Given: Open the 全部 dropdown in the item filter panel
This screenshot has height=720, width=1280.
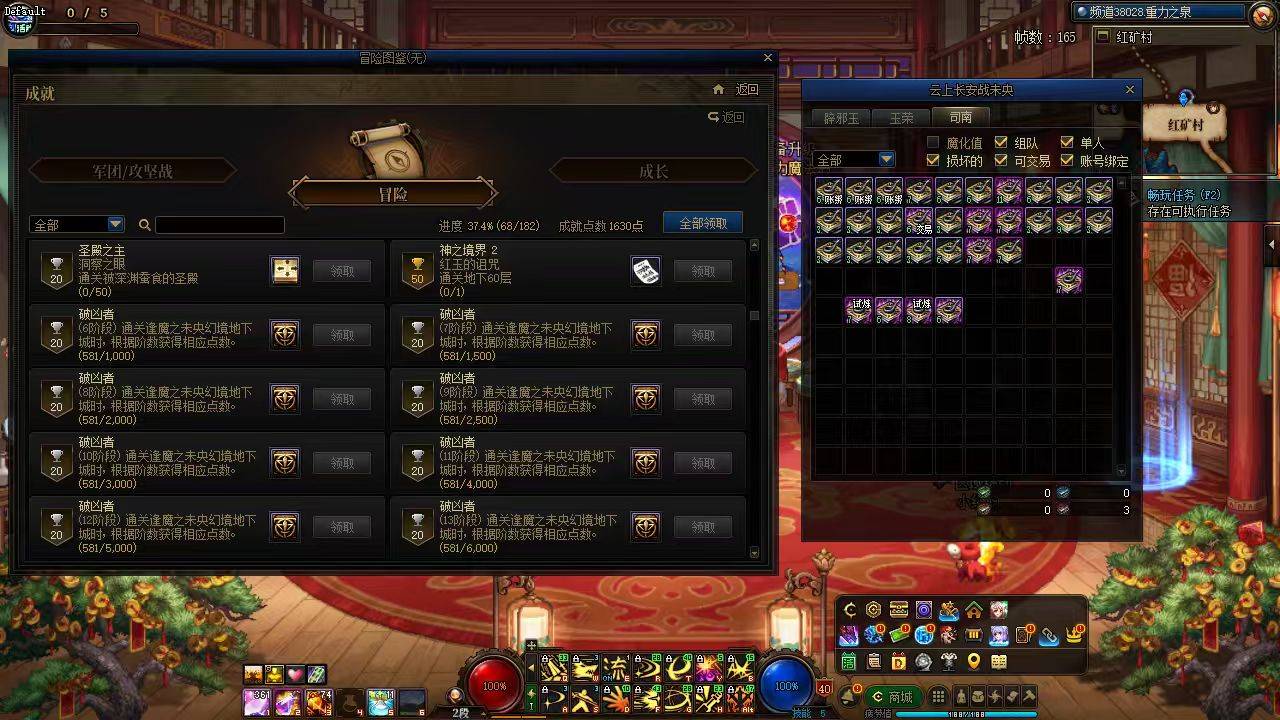Looking at the screenshot, I should point(855,159).
